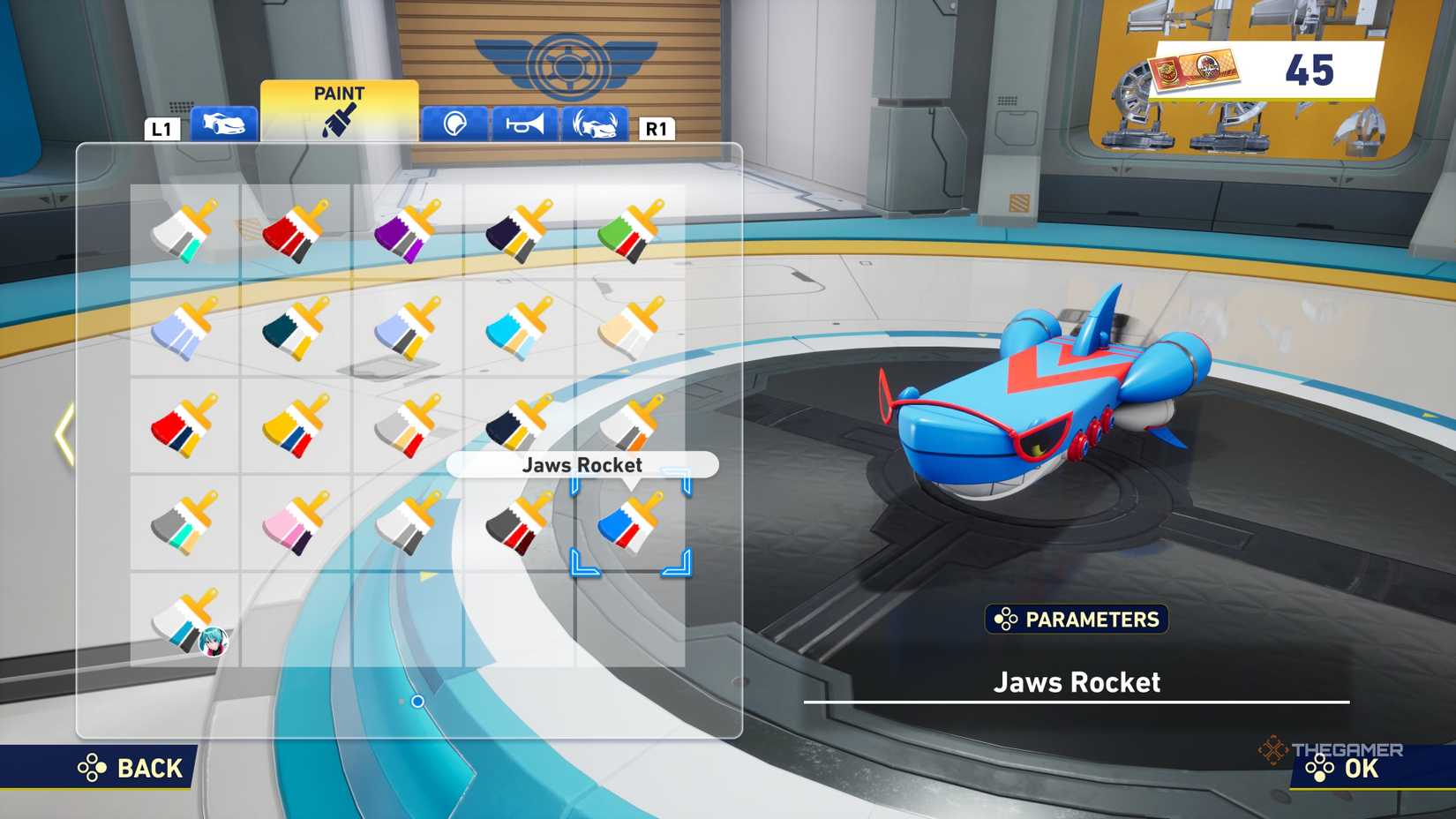This screenshot has height=819, width=1456.
Task: Open the helmet customization tab icon
Action: point(453,125)
